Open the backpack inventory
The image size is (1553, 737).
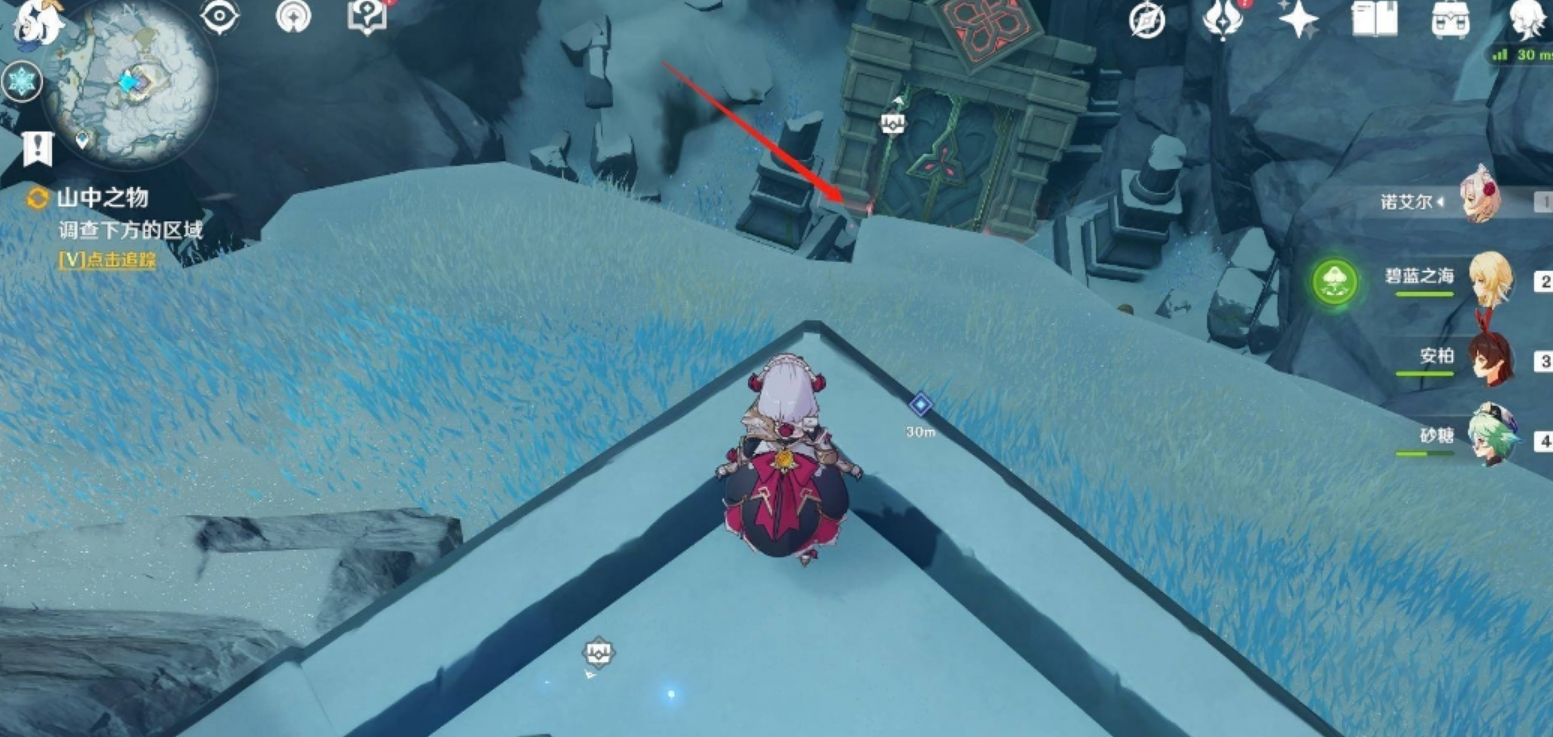(1450, 20)
